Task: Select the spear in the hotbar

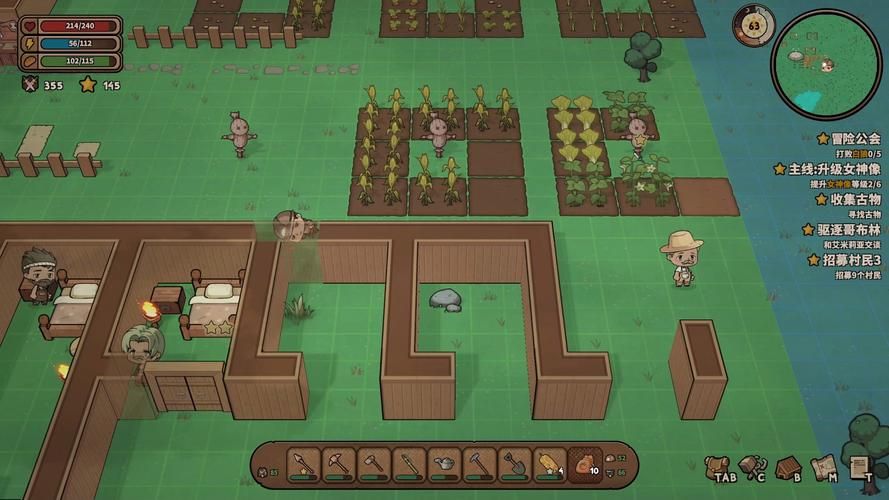Action: coord(303,465)
